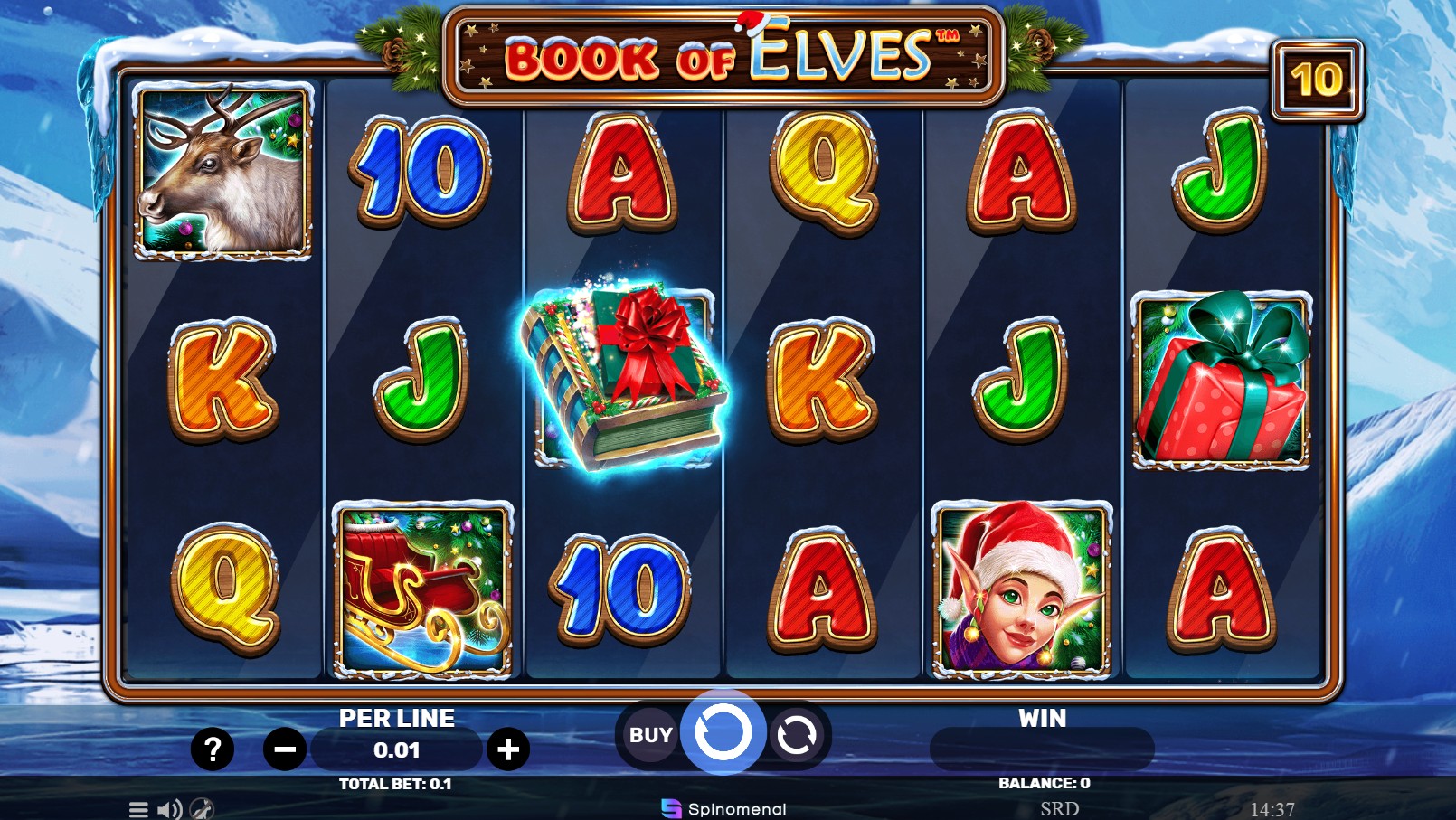Open the per line bet value selector

click(x=396, y=749)
